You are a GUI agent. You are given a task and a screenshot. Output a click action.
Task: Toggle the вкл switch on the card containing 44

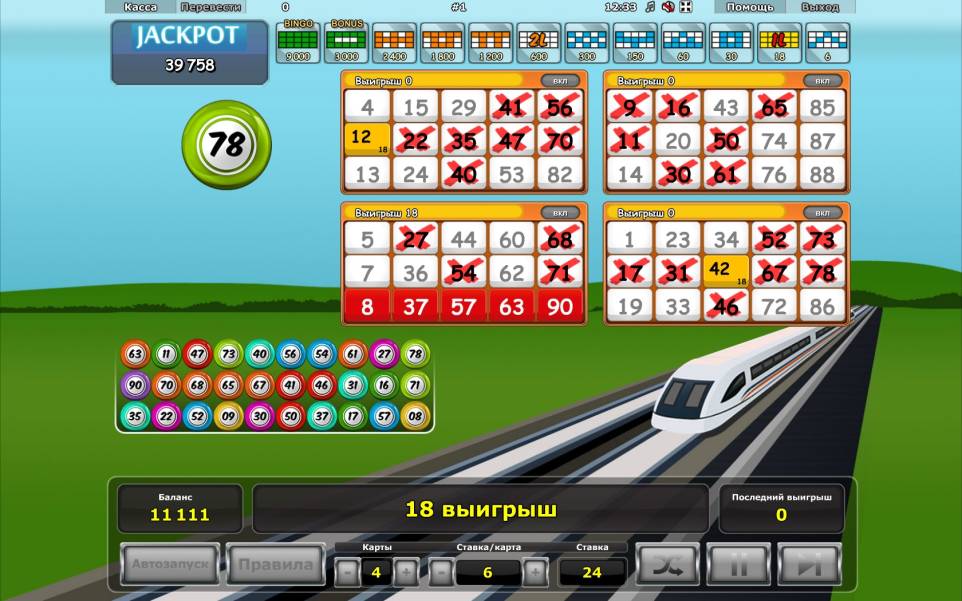pos(560,212)
